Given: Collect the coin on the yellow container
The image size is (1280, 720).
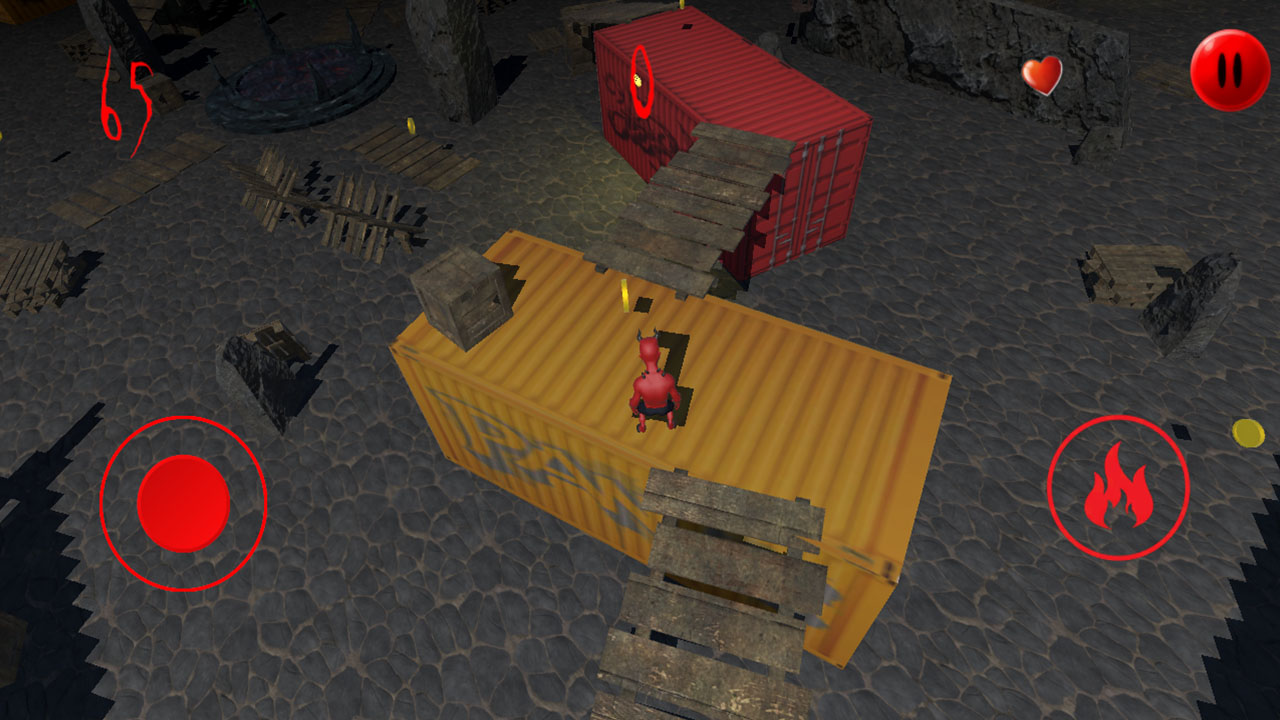Looking at the screenshot, I should [x=624, y=296].
